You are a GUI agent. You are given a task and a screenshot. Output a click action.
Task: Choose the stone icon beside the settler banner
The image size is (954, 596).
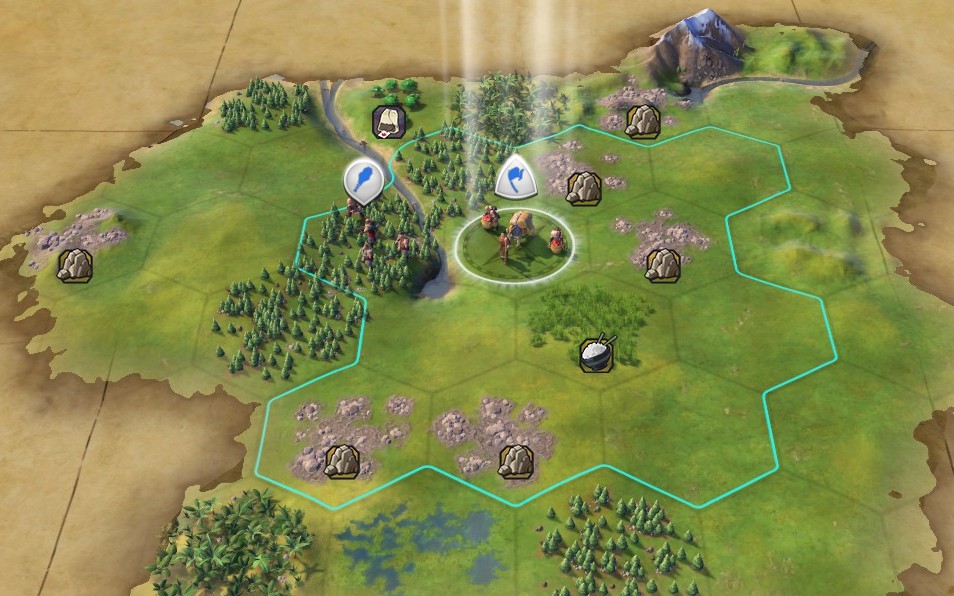click(582, 186)
